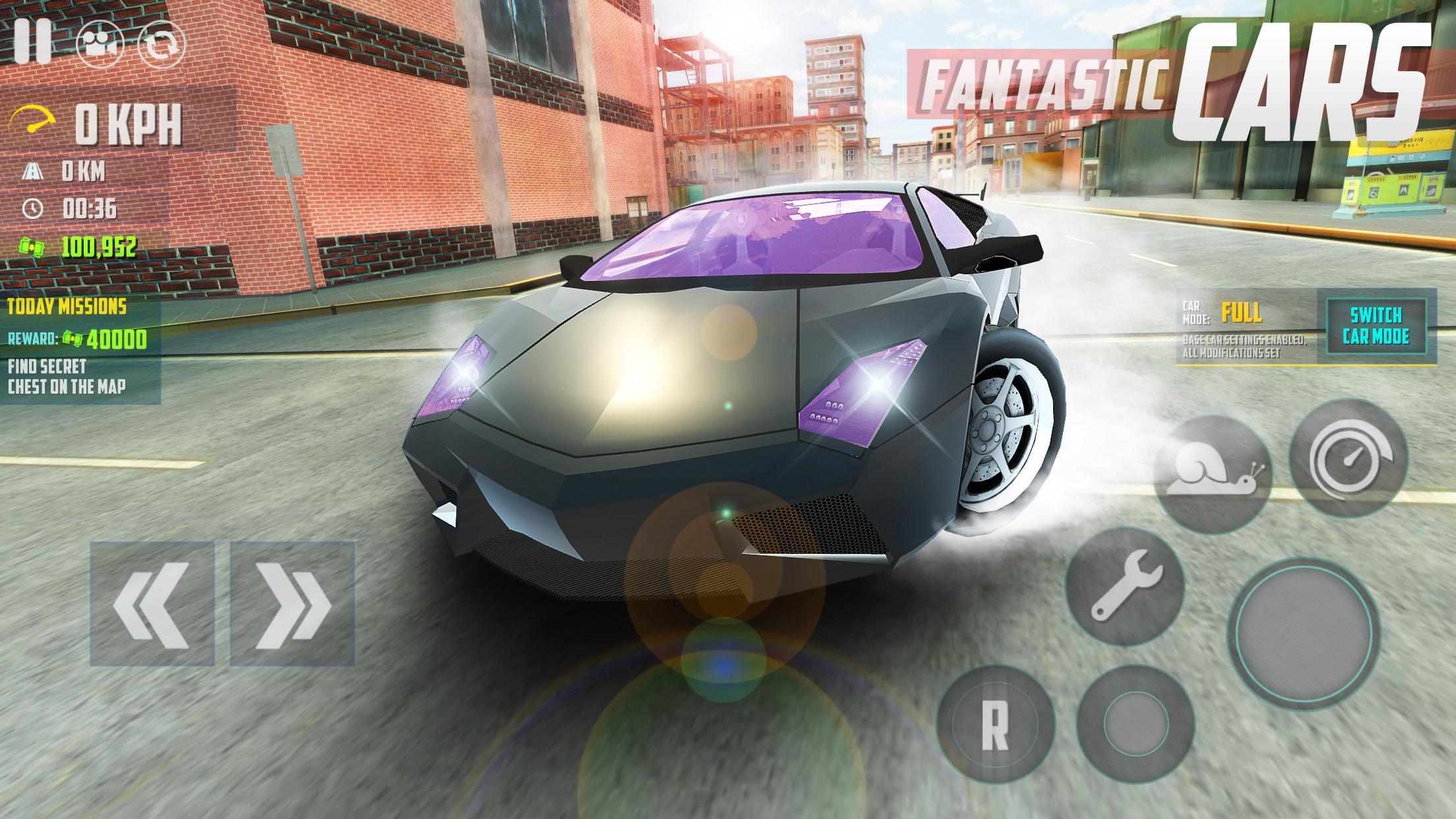Viewport: 1456px width, 819px height.
Task: Tap the large round gas pedal button
Action: (x=1304, y=632)
